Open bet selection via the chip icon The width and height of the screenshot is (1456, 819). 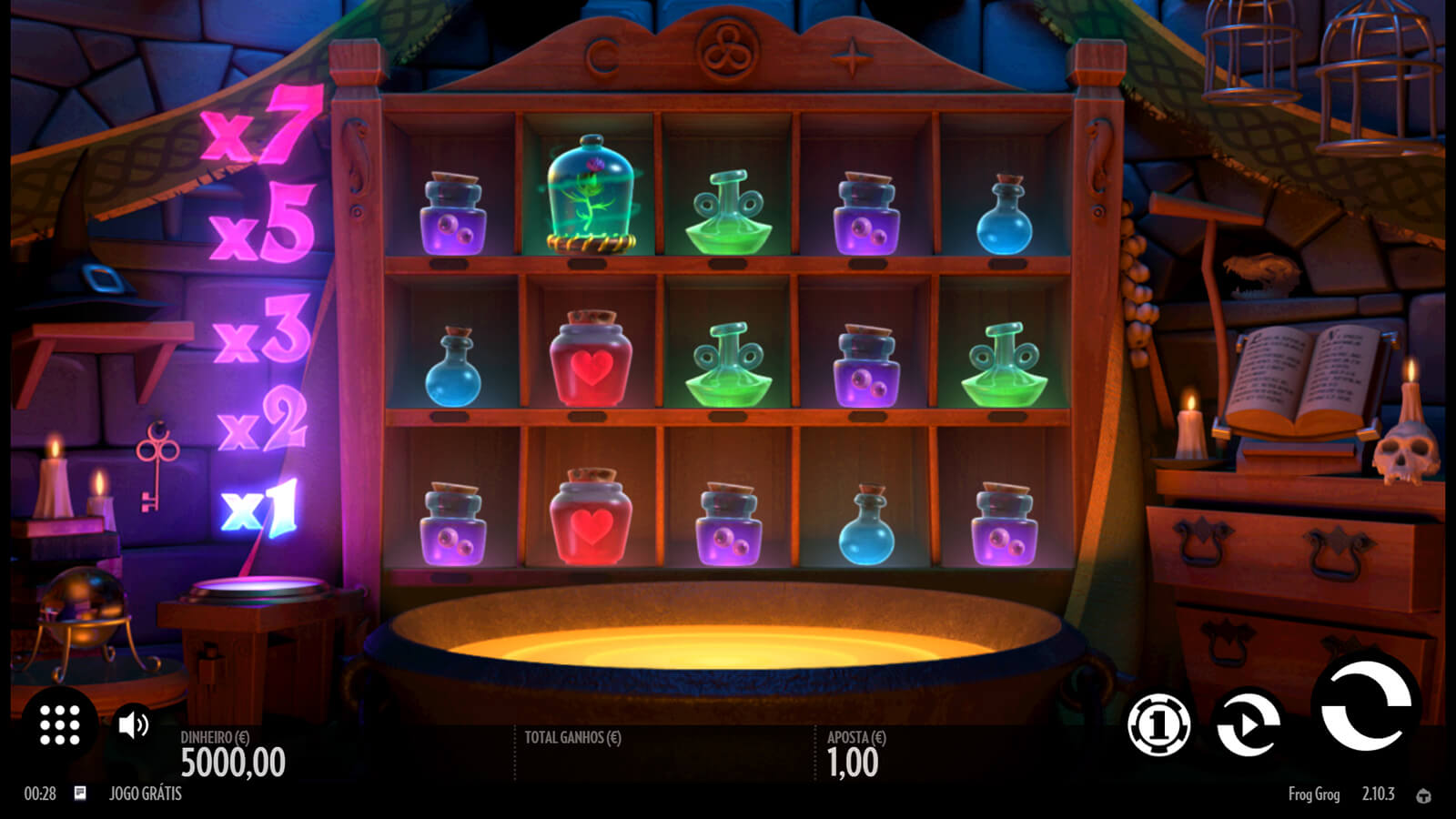coord(1158,725)
